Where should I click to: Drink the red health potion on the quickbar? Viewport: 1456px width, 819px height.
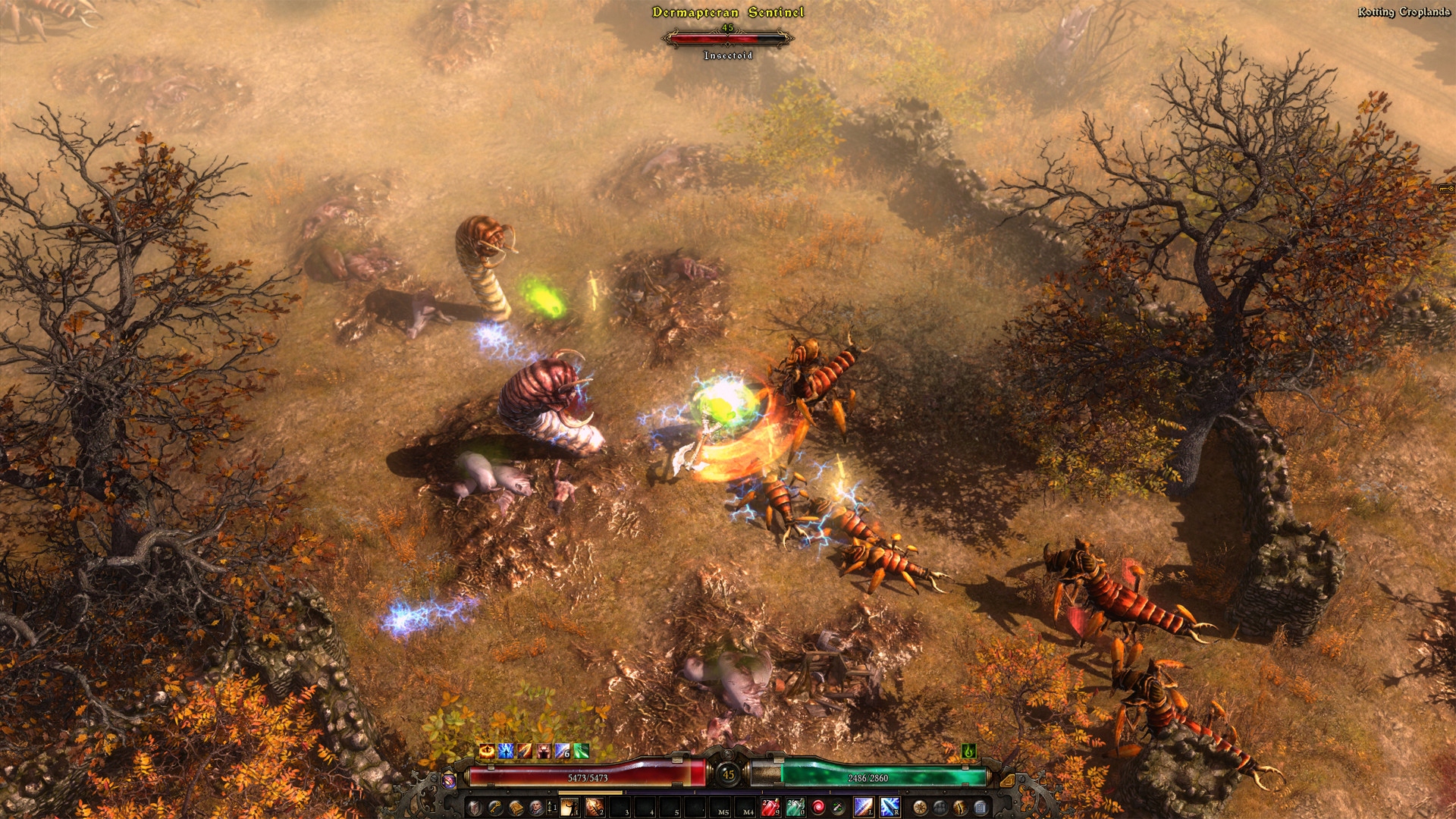point(771,806)
